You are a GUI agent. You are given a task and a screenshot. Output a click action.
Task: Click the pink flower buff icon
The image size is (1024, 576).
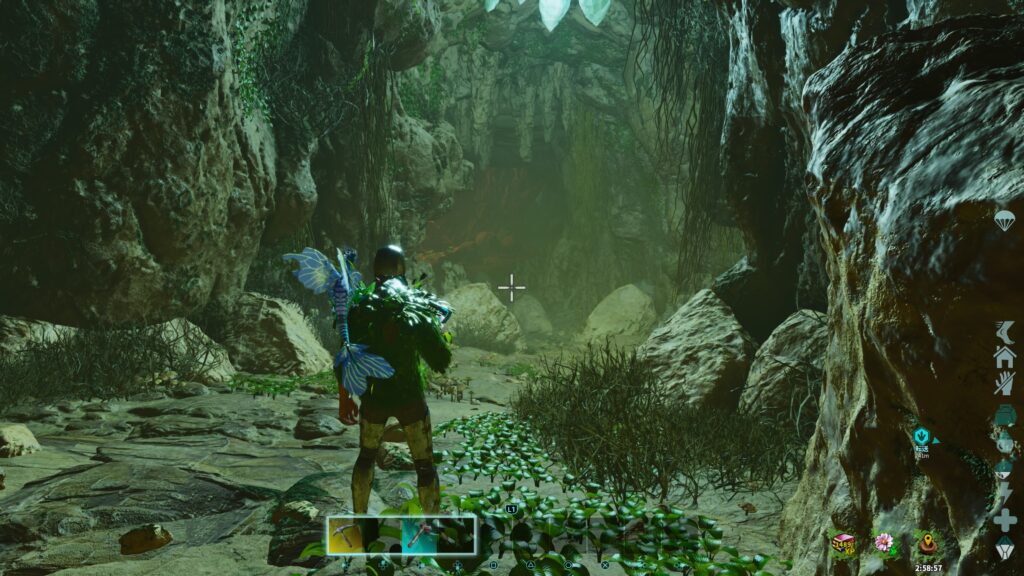point(883,543)
